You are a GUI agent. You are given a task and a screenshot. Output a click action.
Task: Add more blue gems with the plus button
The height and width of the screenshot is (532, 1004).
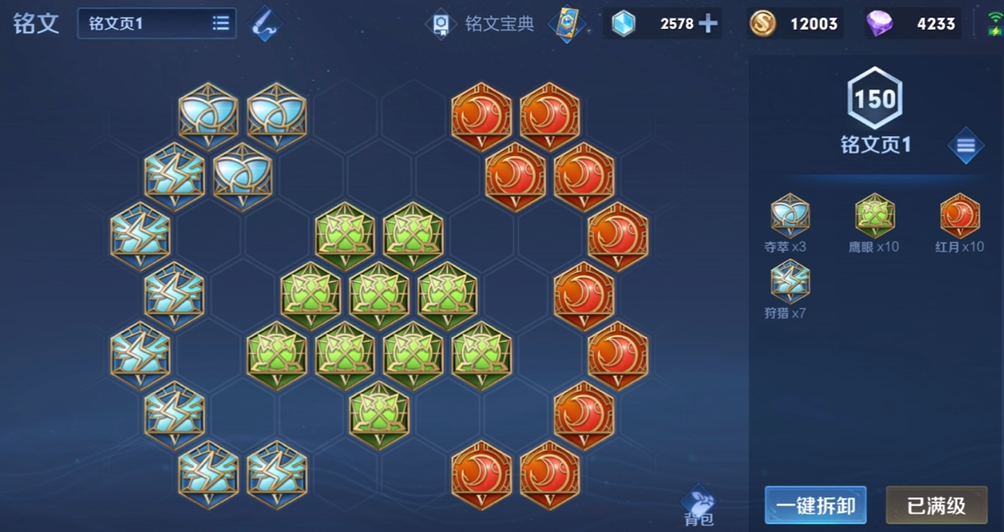(x=708, y=23)
